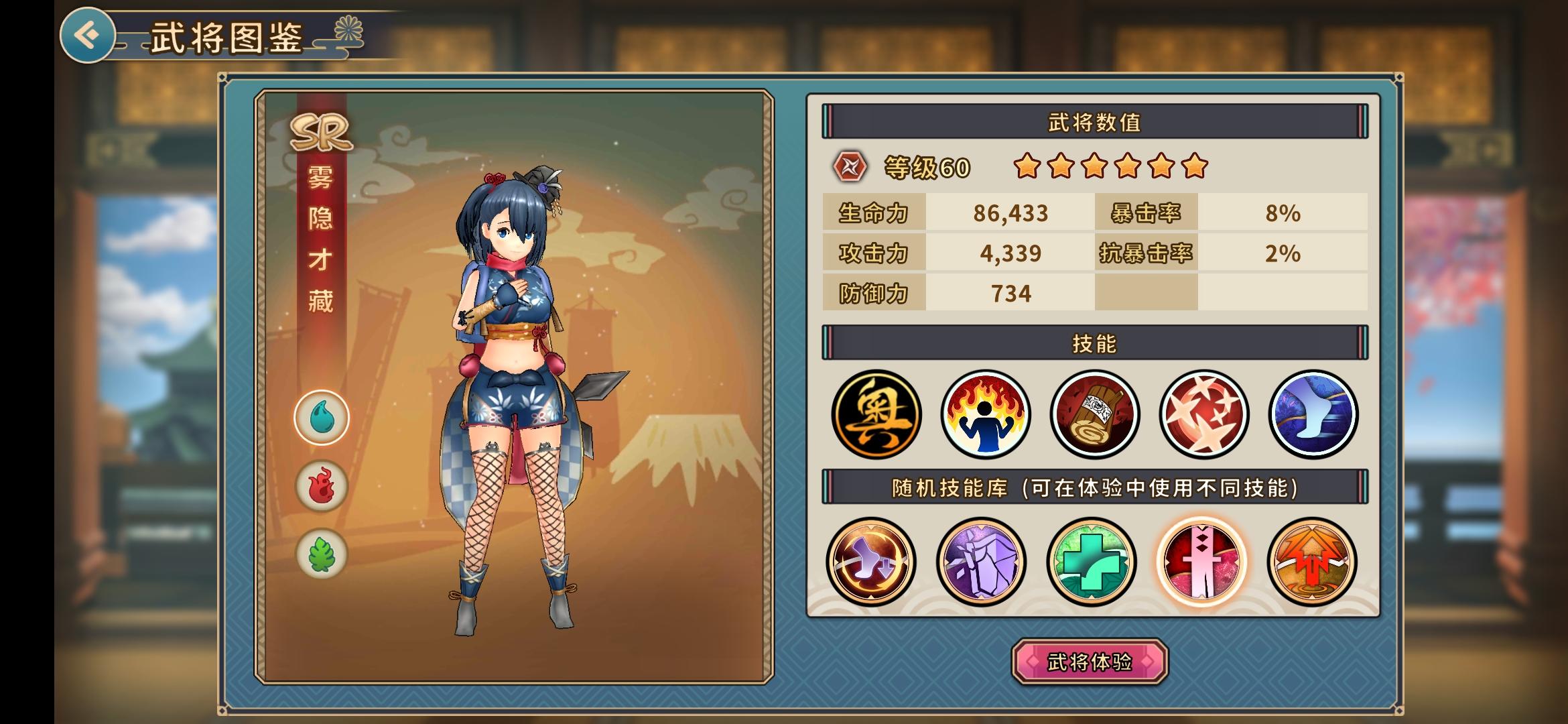Start the 武将体验 hero trial

click(1090, 662)
